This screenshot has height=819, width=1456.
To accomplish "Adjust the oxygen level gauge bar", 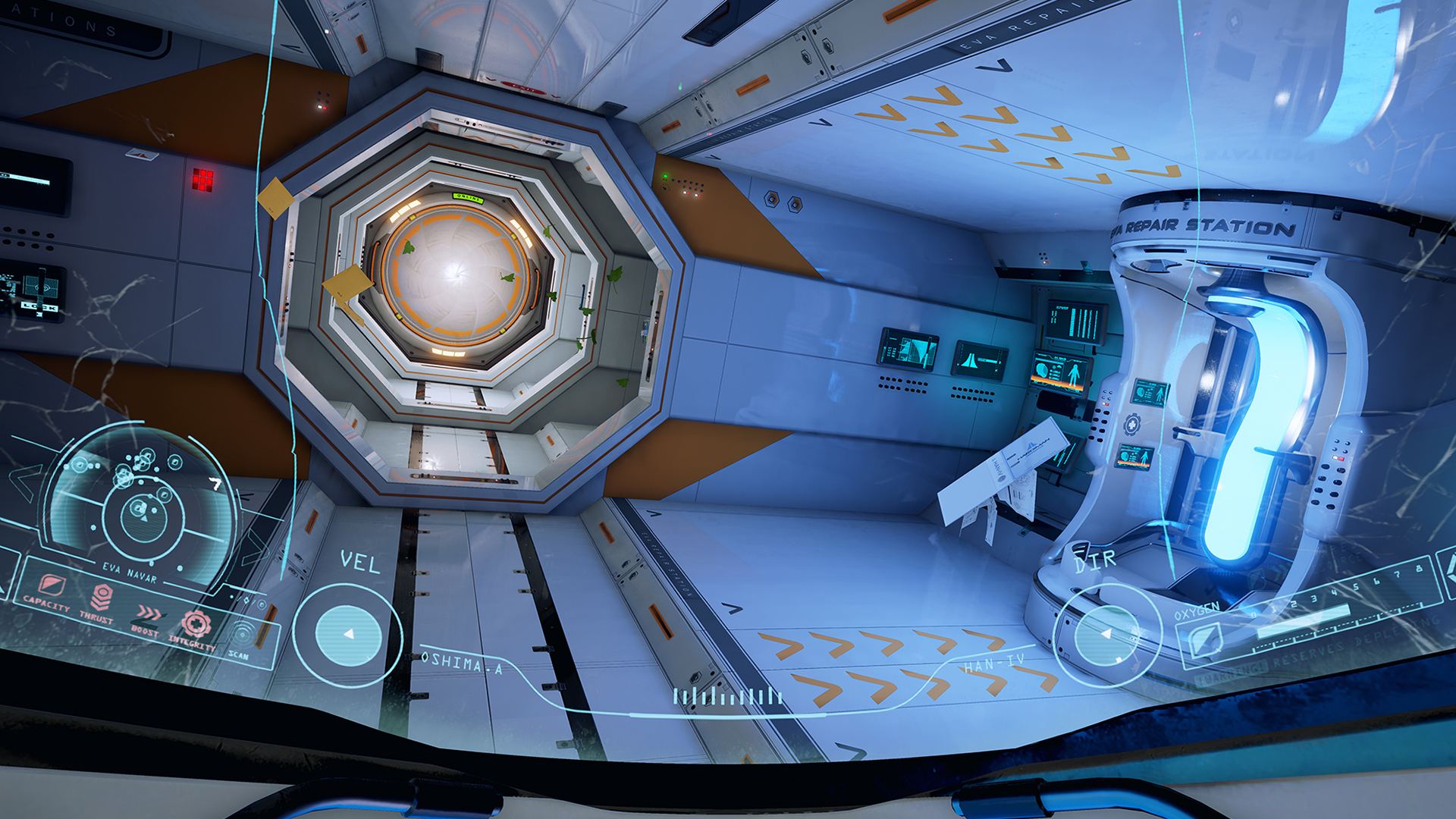I will click(x=1303, y=620).
